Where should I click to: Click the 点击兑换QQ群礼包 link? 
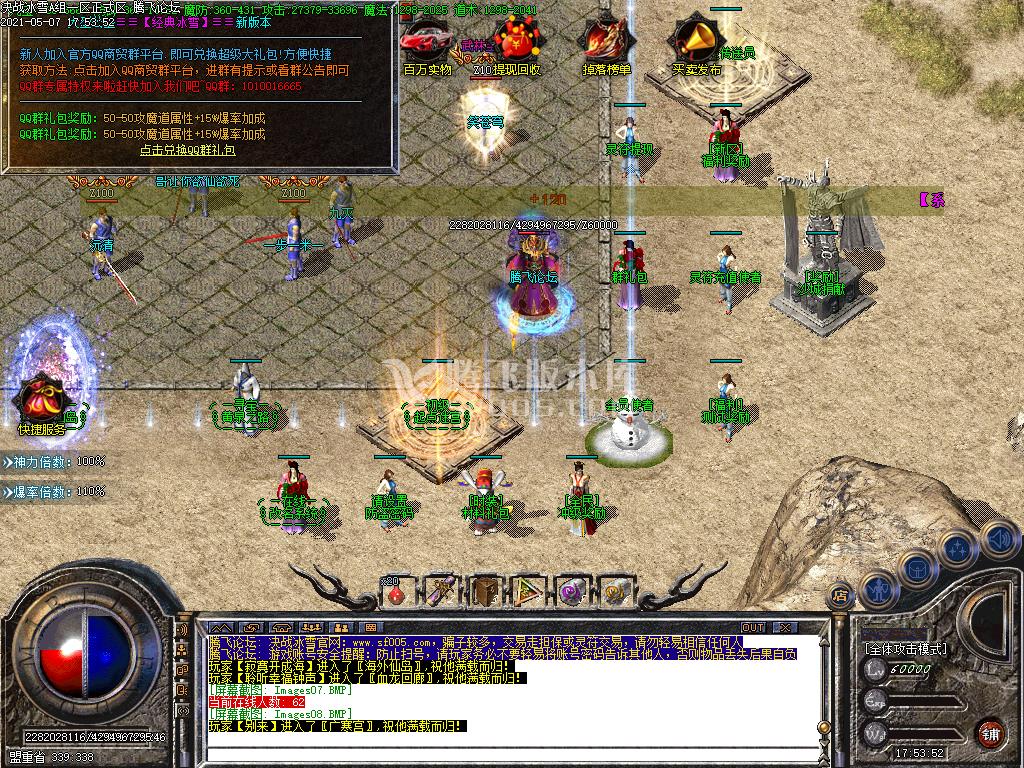(187, 150)
